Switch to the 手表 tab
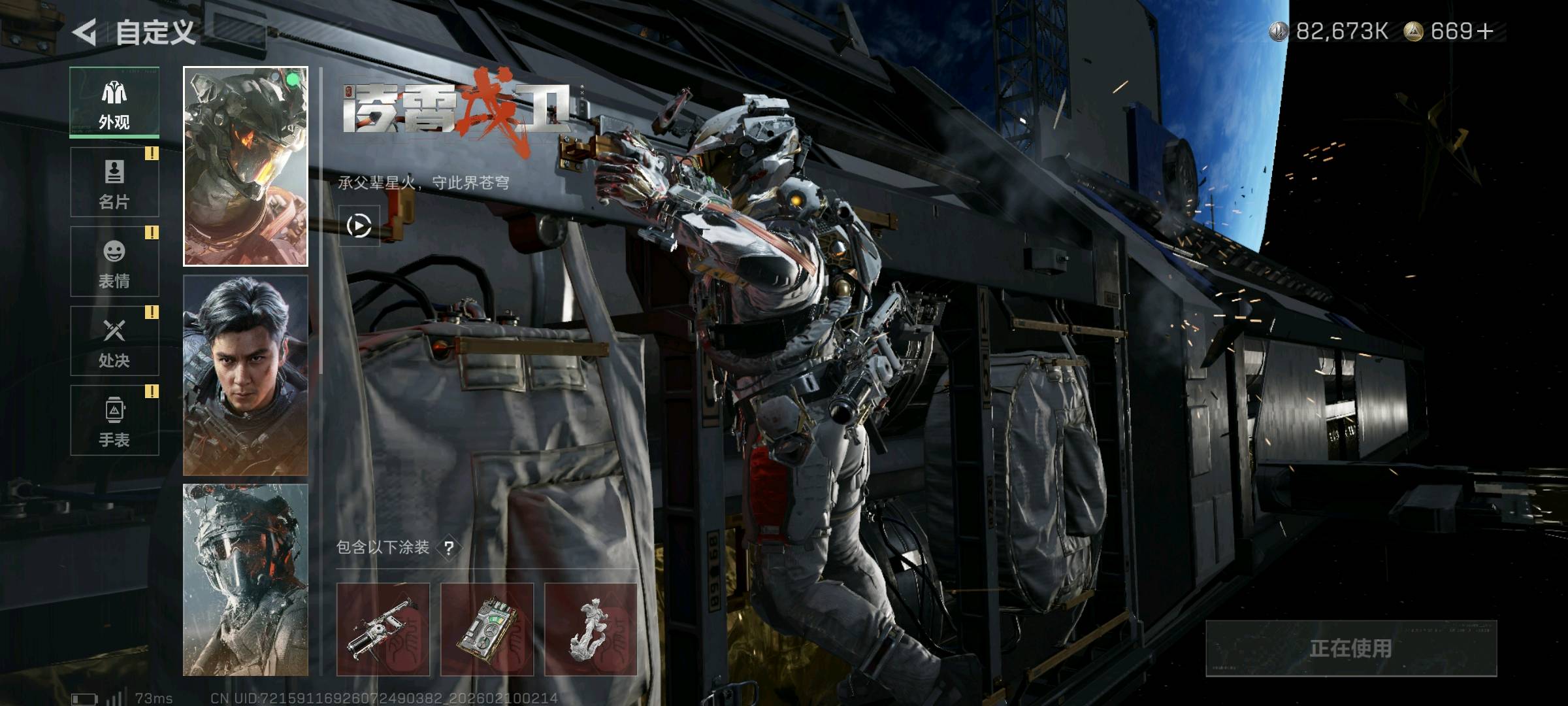Image resolution: width=1568 pixels, height=706 pixels. pyautogui.click(x=114, y=420)
